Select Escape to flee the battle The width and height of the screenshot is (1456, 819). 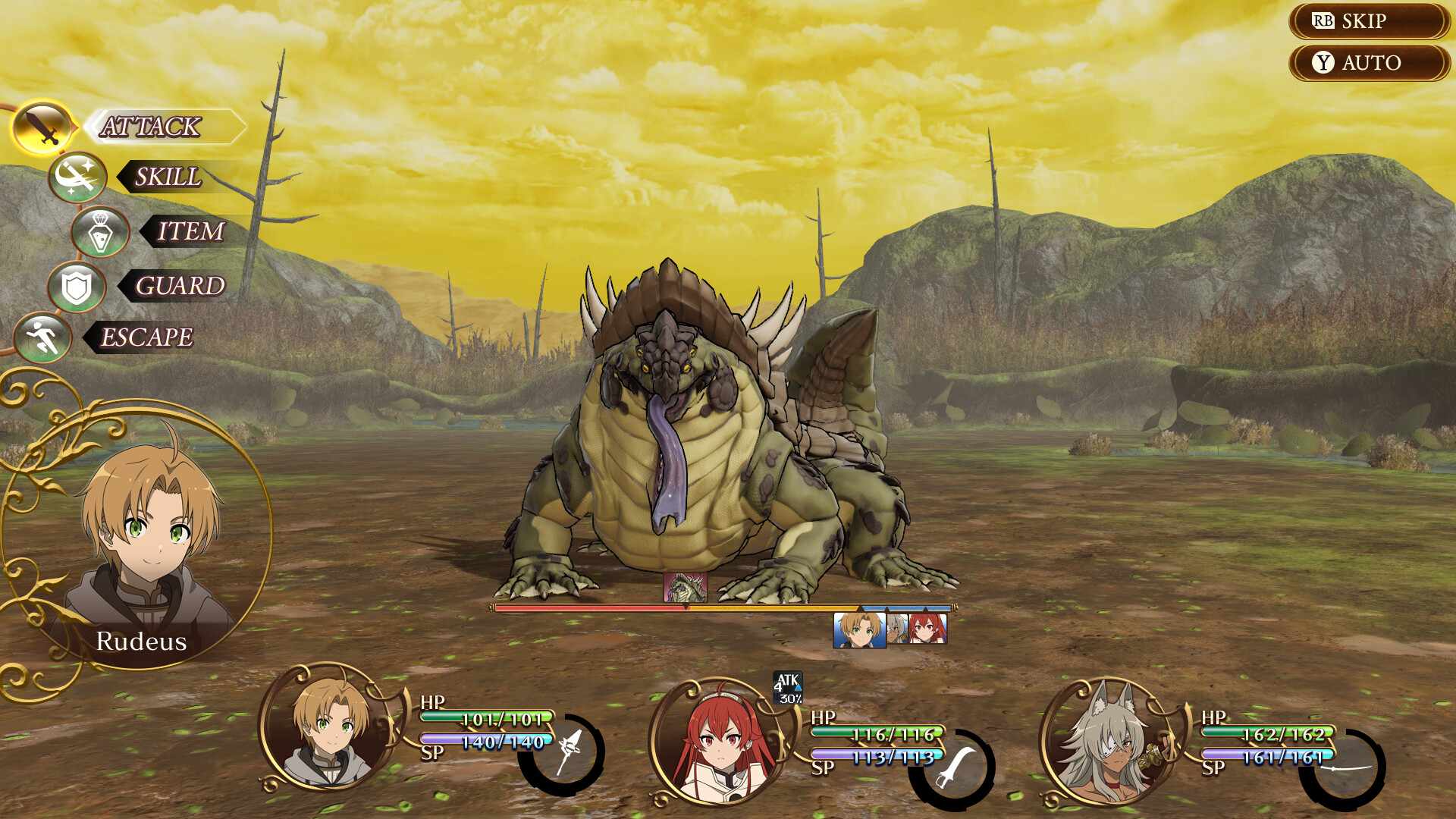(146, 337)
